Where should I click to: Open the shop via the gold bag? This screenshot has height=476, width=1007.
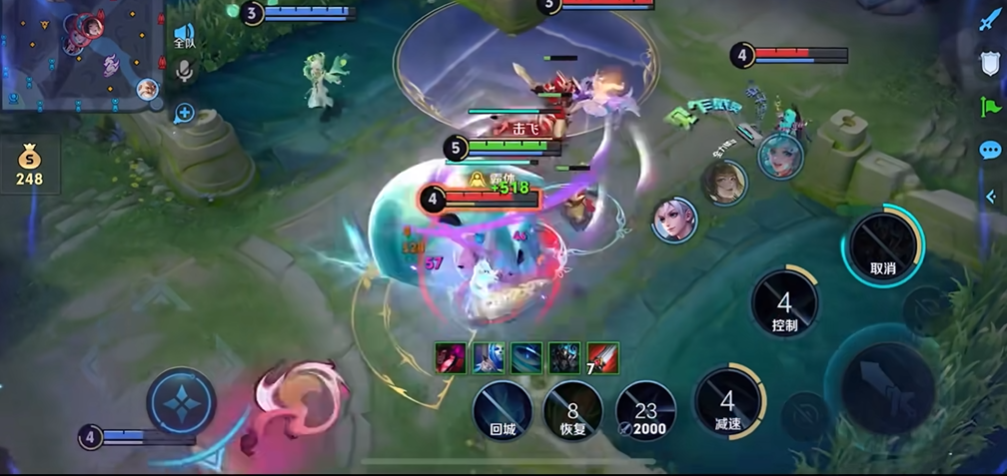point(29,165)
